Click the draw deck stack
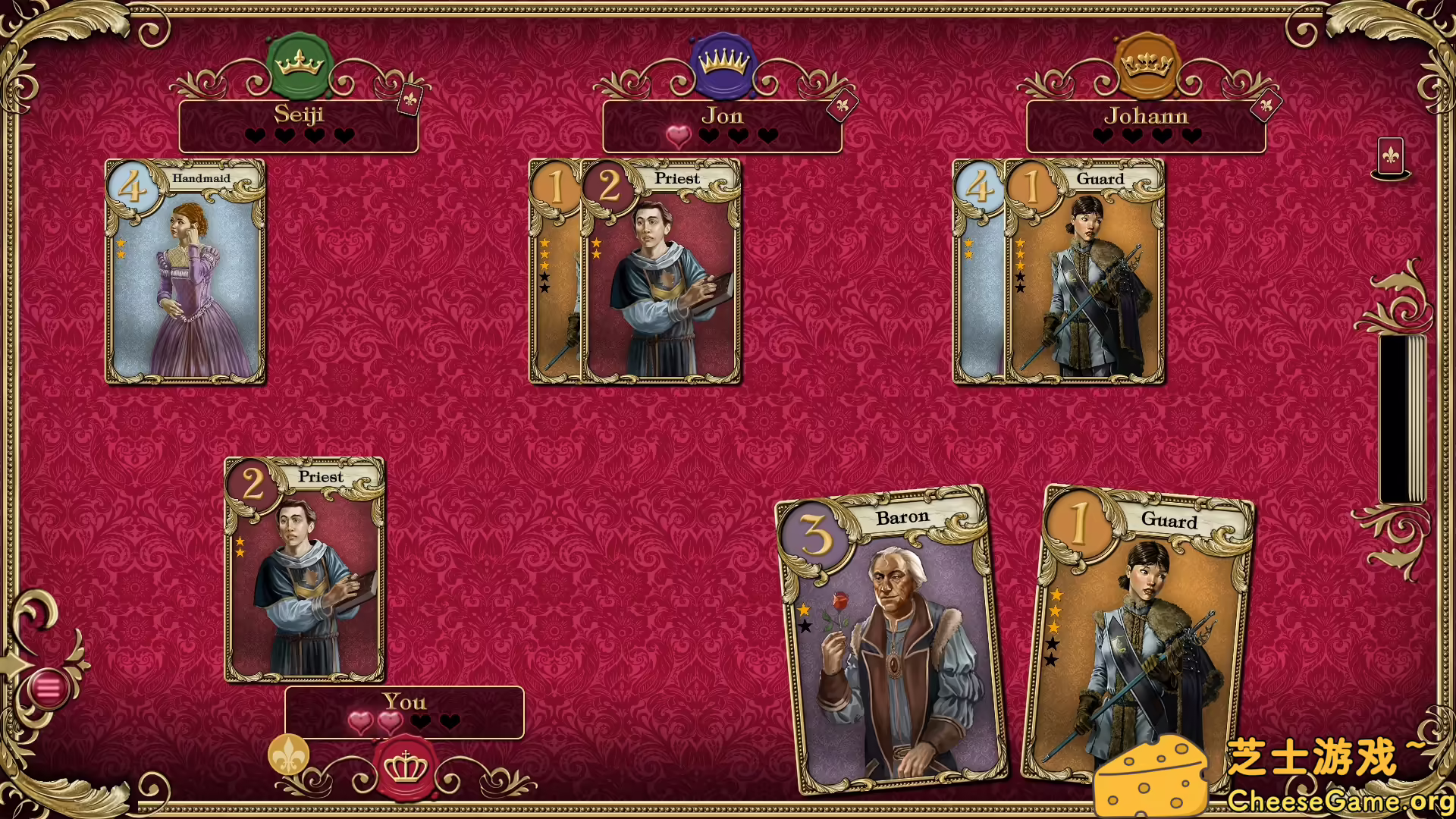 click(1401, 419)
